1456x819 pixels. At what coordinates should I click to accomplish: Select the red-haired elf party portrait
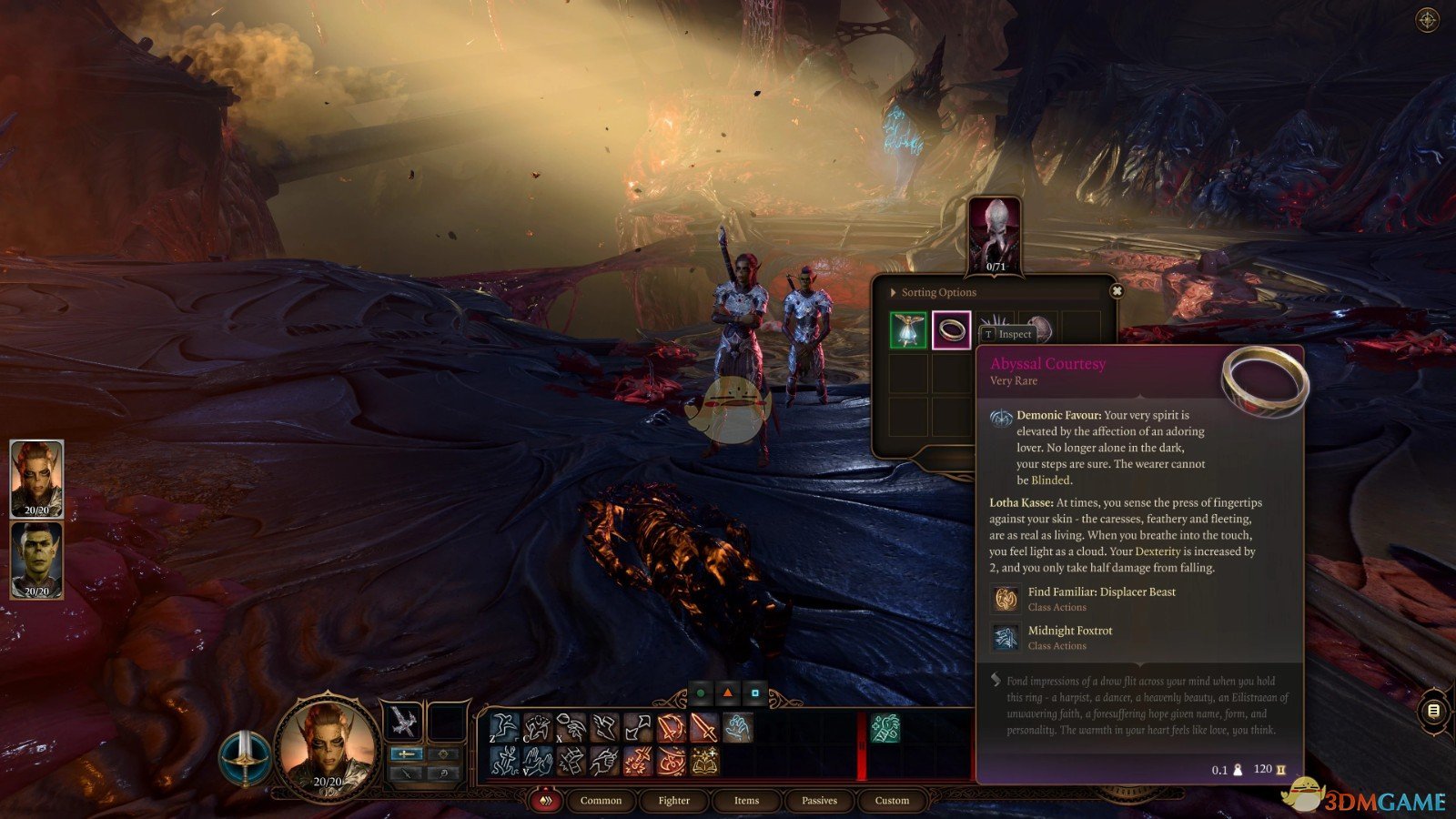point(36,479)
